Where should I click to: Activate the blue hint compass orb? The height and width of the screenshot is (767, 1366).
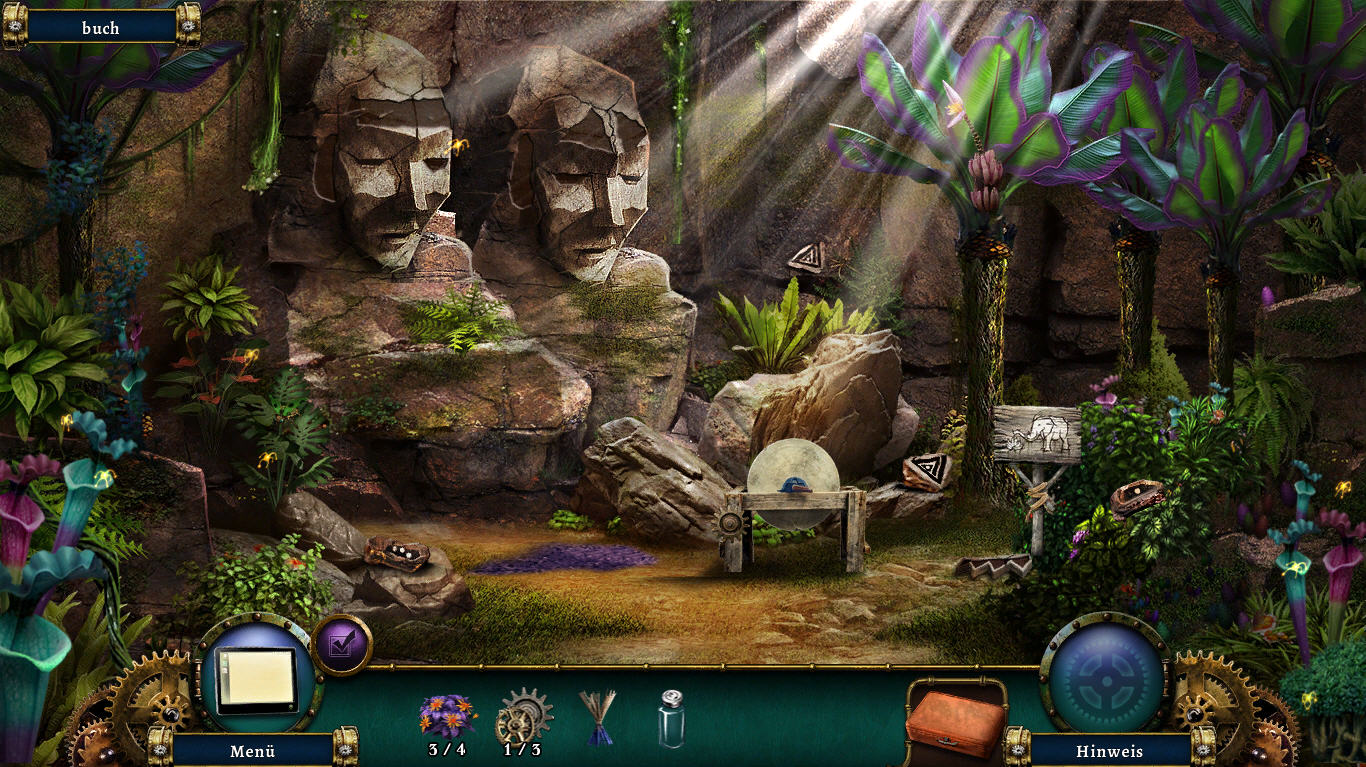pyautogui.click(x=1105, y=674)
